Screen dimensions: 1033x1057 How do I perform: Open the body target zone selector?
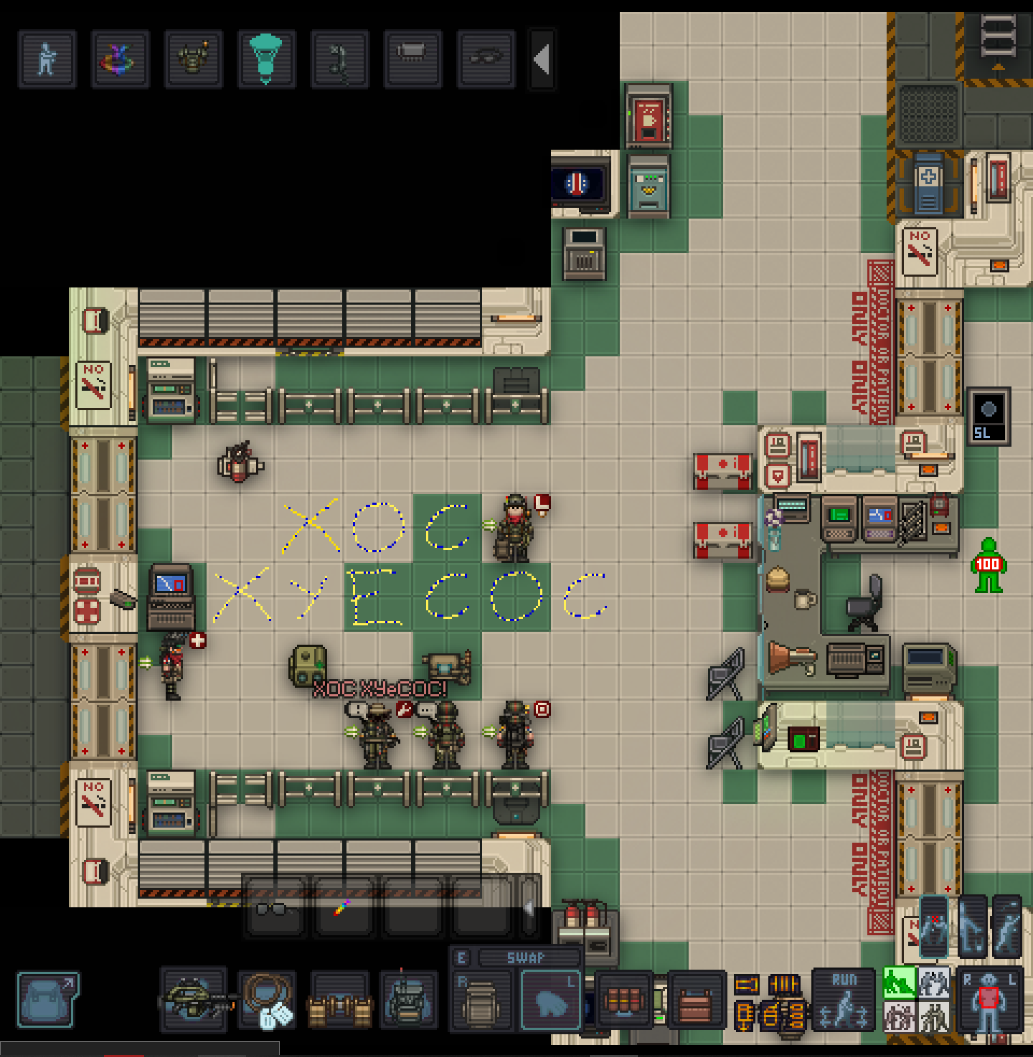click(x=989, y=999)
